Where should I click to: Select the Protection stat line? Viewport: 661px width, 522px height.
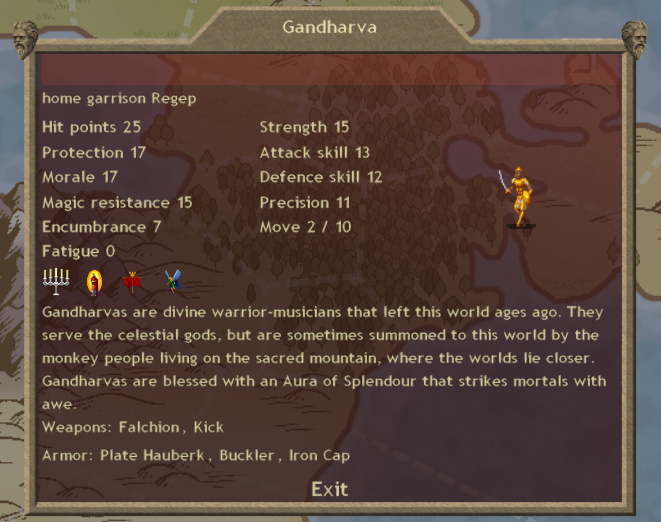click(94, 152)
